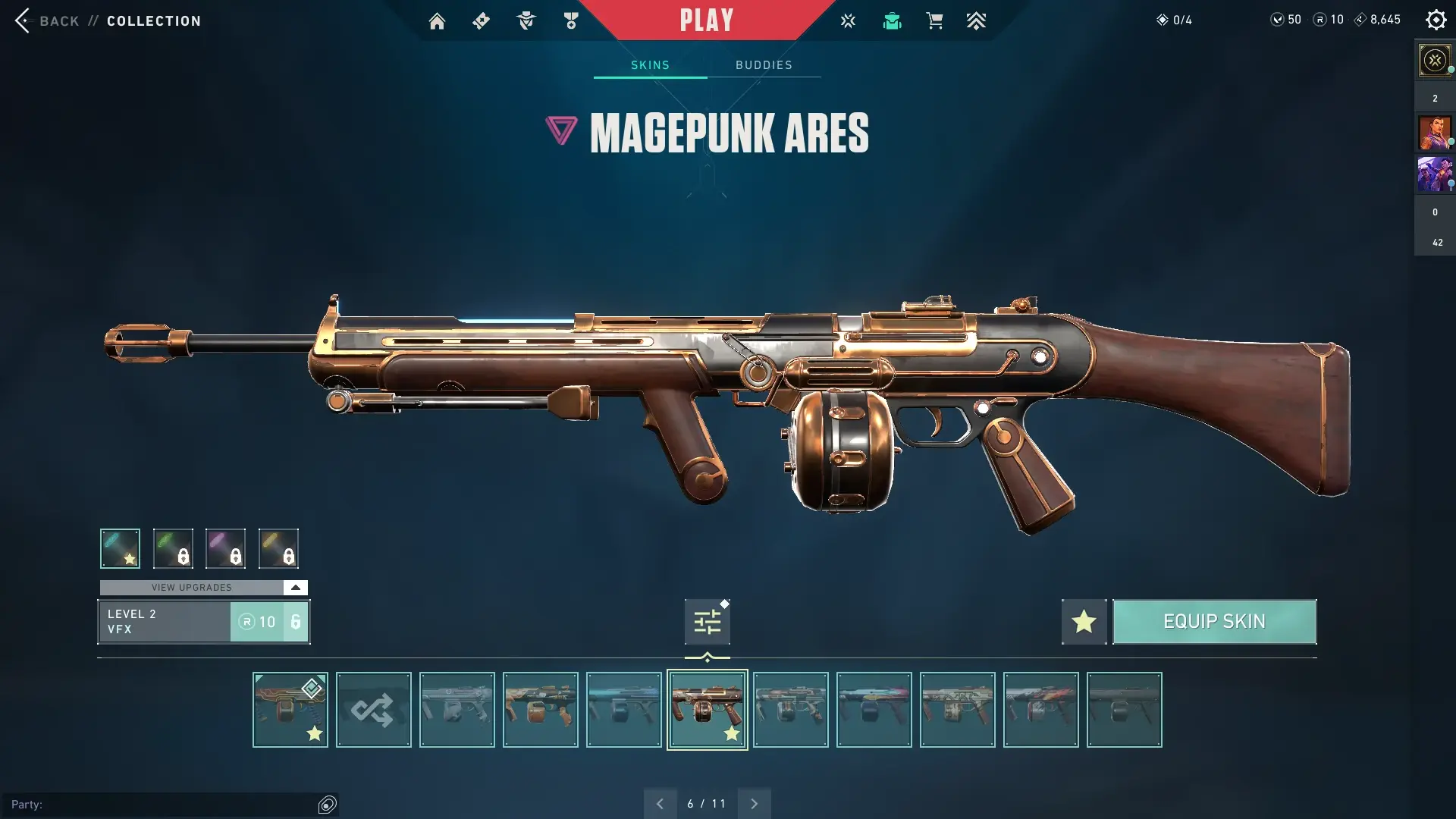Viewport: 1456px width, 819px height.
Task: Toggle favorite with the star button
Action: [x=1084, y=622]
